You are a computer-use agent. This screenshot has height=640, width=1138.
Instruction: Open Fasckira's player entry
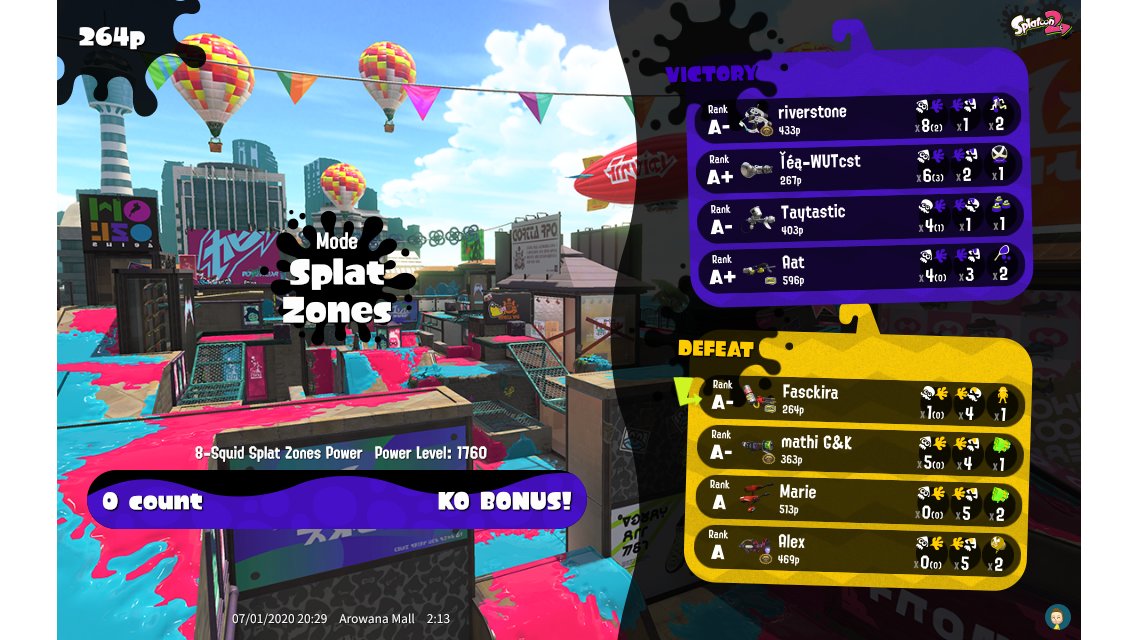point(860,400)
